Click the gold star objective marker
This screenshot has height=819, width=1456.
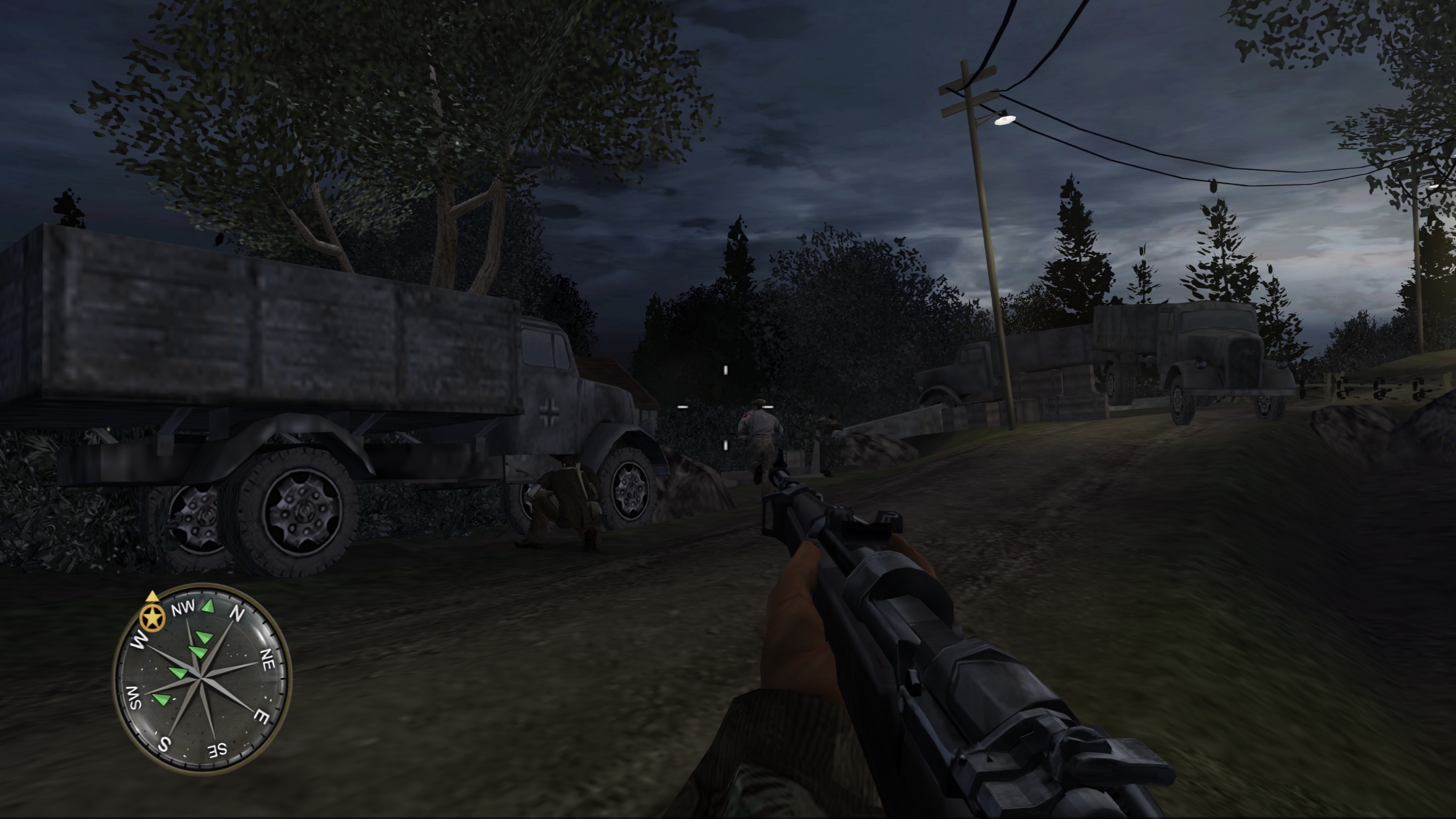point(152,617)
